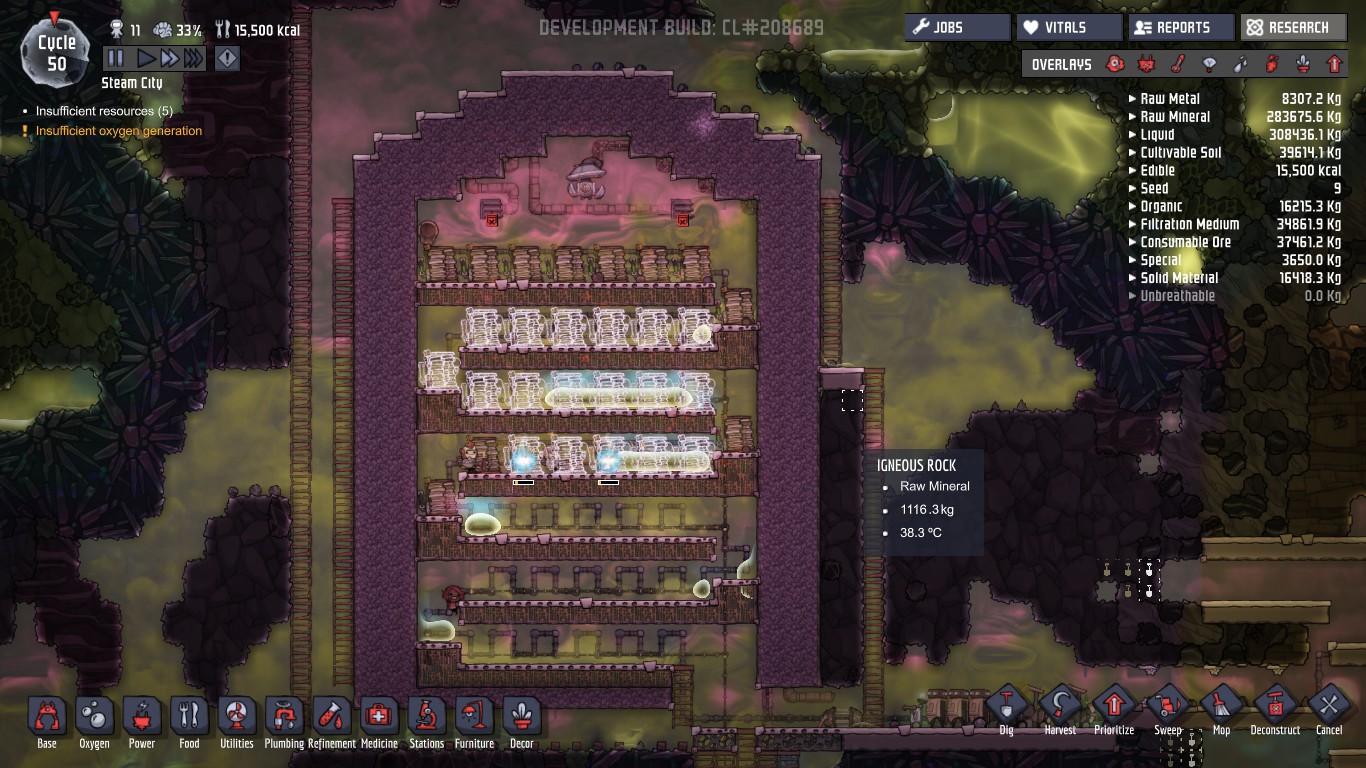
Task: Toggle the thermometer temperature overlay
Action: coord(1179,65)
